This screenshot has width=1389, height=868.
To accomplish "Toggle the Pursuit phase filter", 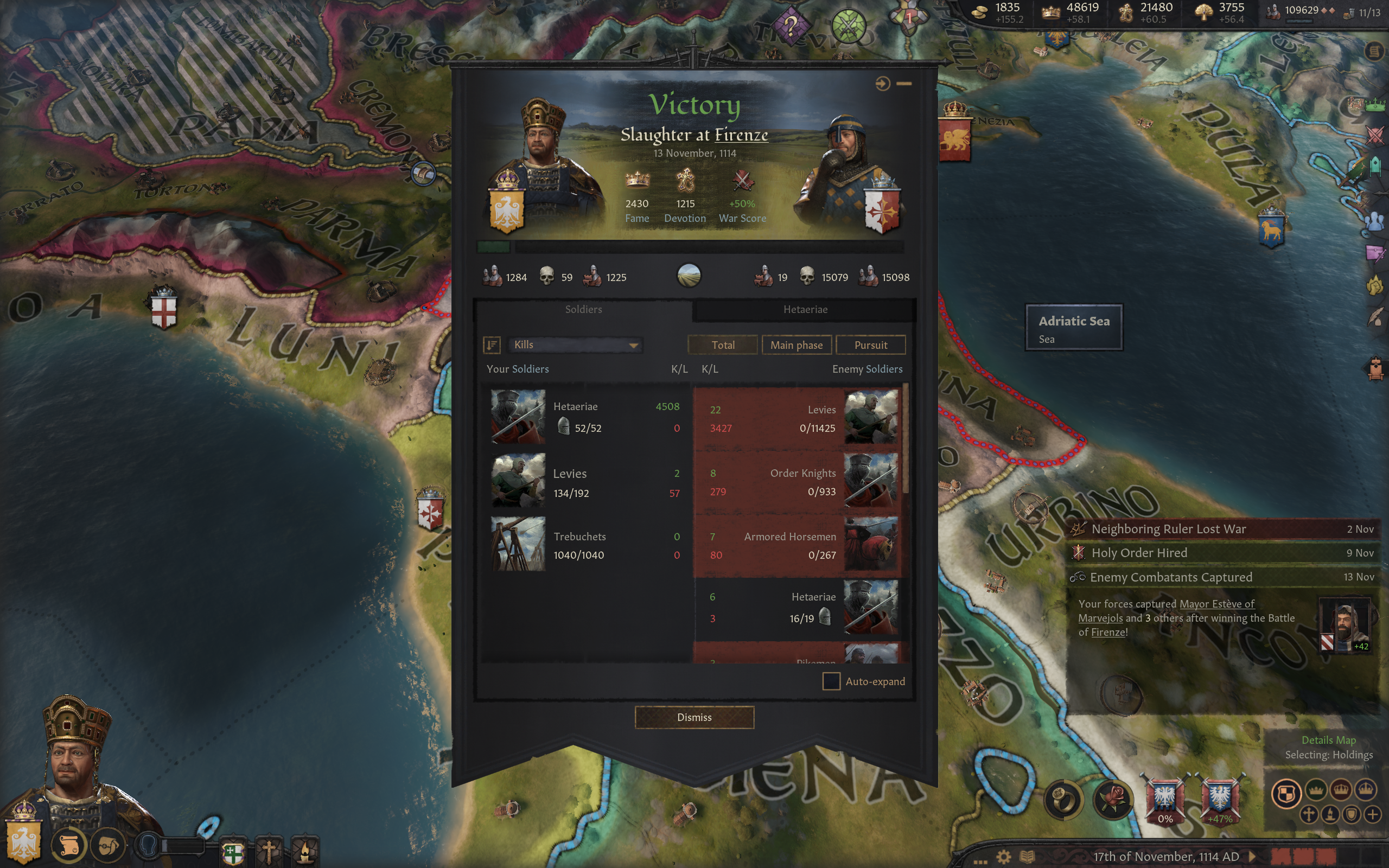I will pyautogui.click(x=871, y=344).
